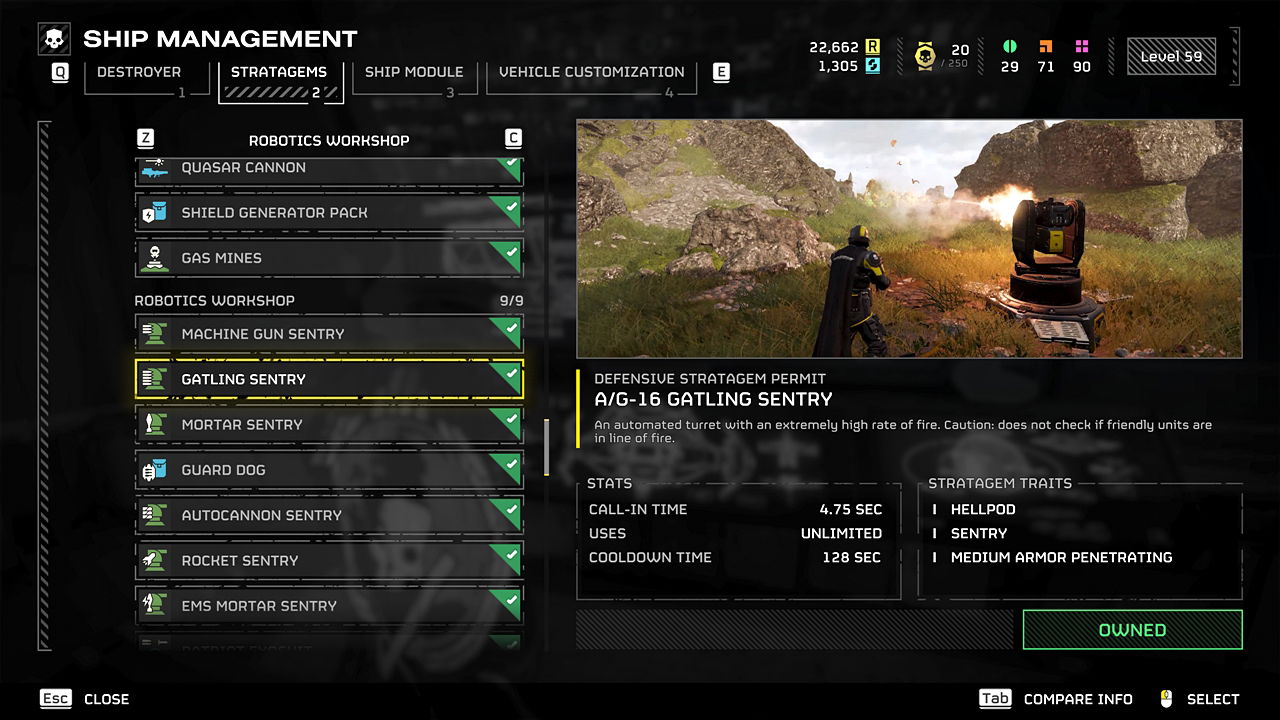The width and height of the screenshot is (1280, 720).
Task: Select the Stratagems tab
Action: pyautogui.click(x=279, y=73)
